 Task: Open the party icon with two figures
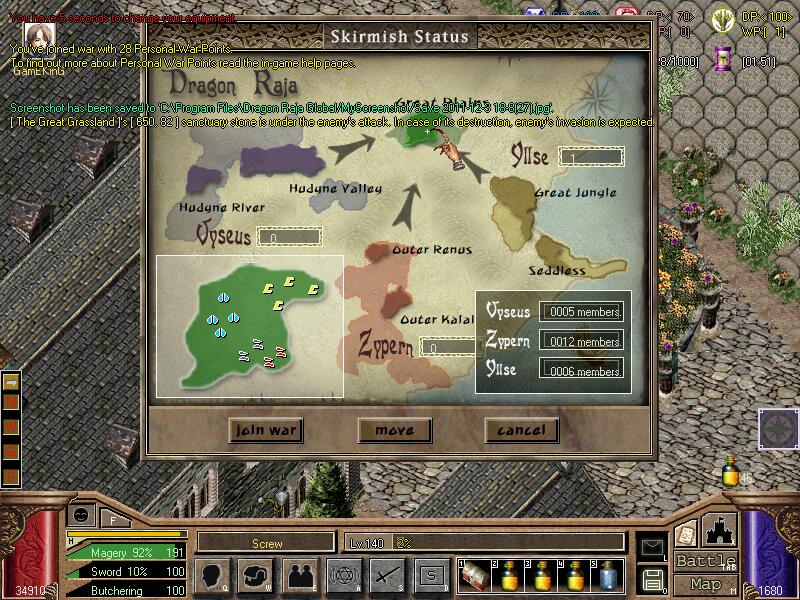point(299,575)
